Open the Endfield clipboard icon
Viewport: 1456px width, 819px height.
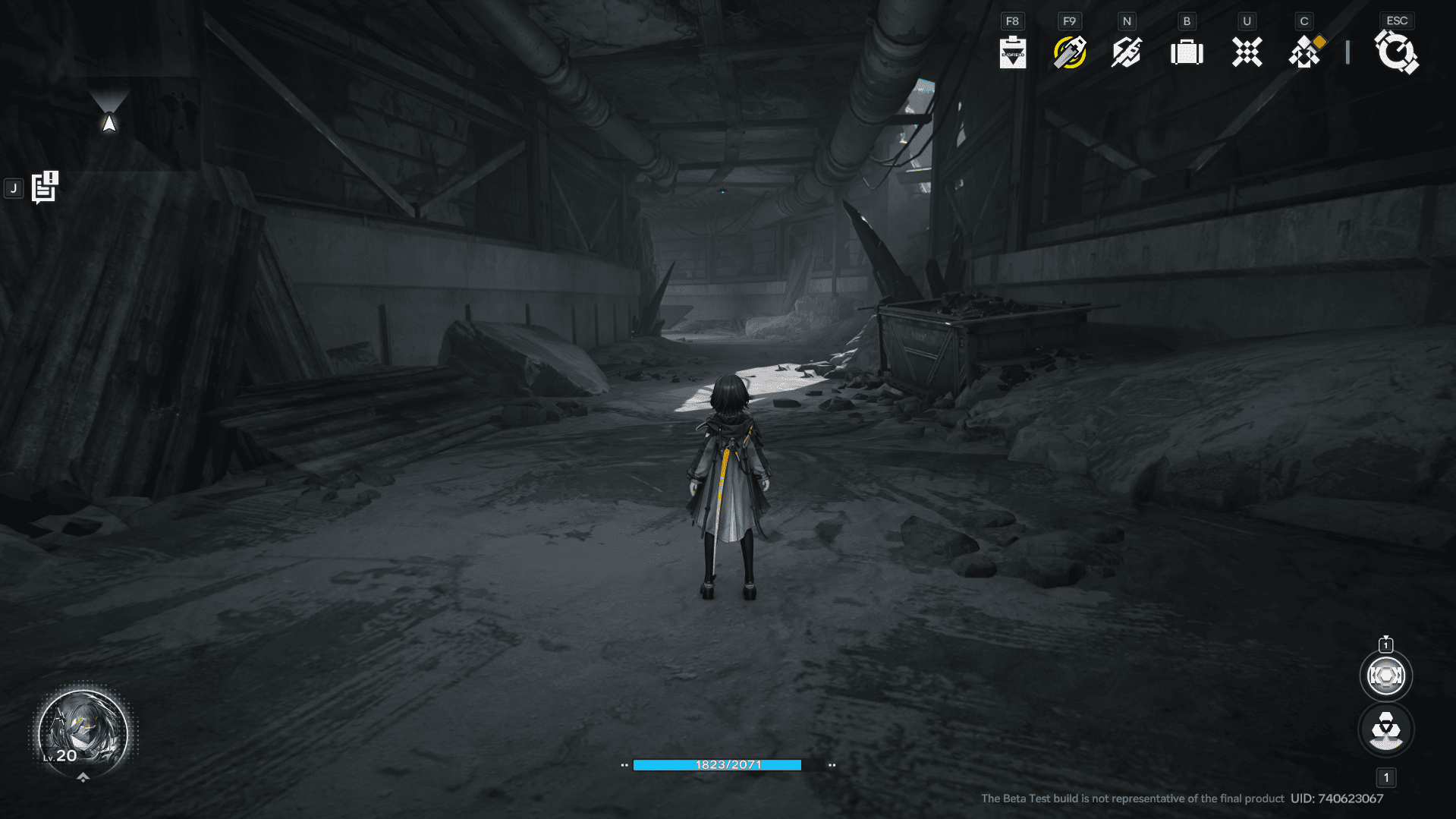pos(1012,52)
